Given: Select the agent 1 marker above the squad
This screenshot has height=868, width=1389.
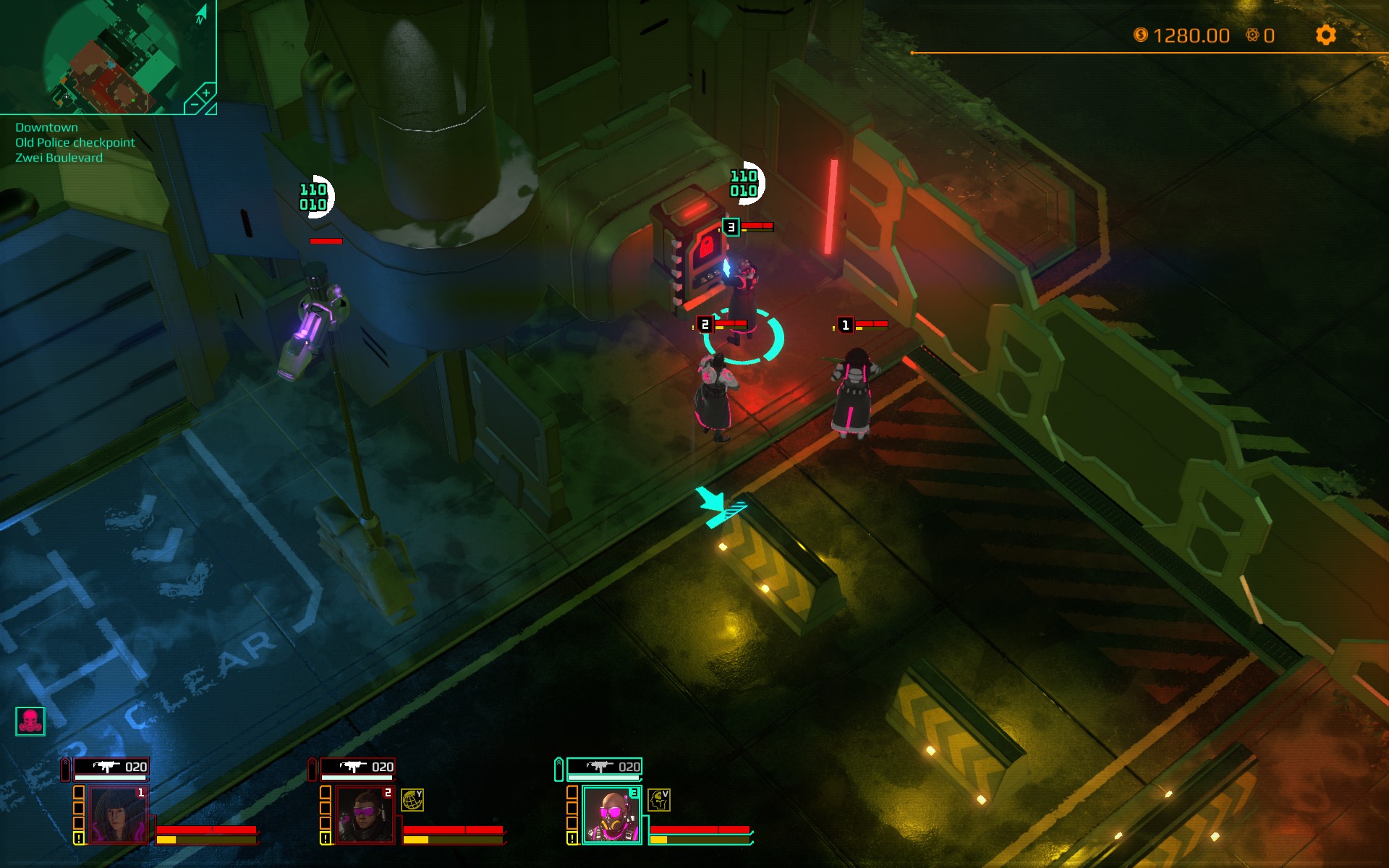Looking at the screenshot, I should (x=845, y=325).
